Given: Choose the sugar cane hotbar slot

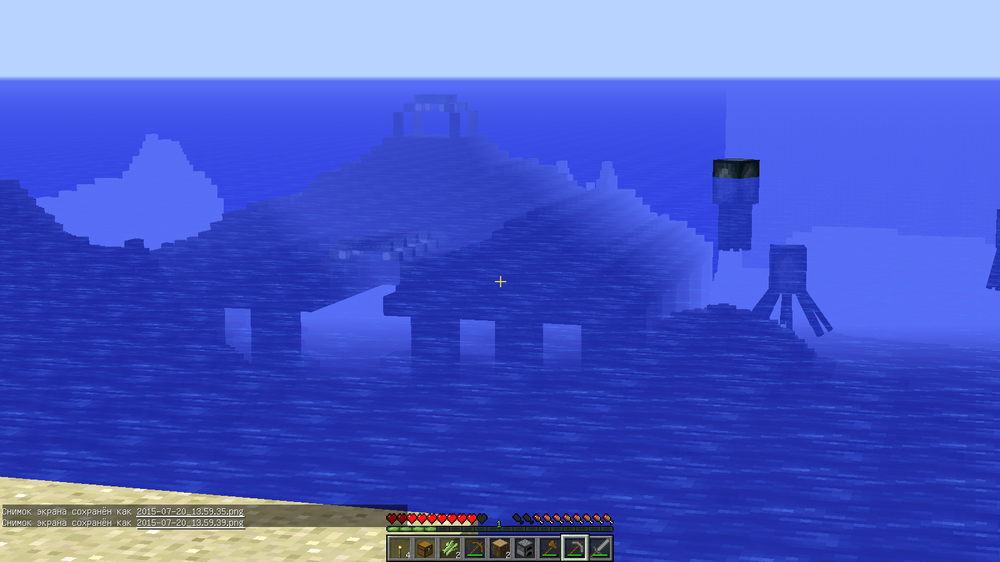Looking at the screenshot, I should click(450, 548).
